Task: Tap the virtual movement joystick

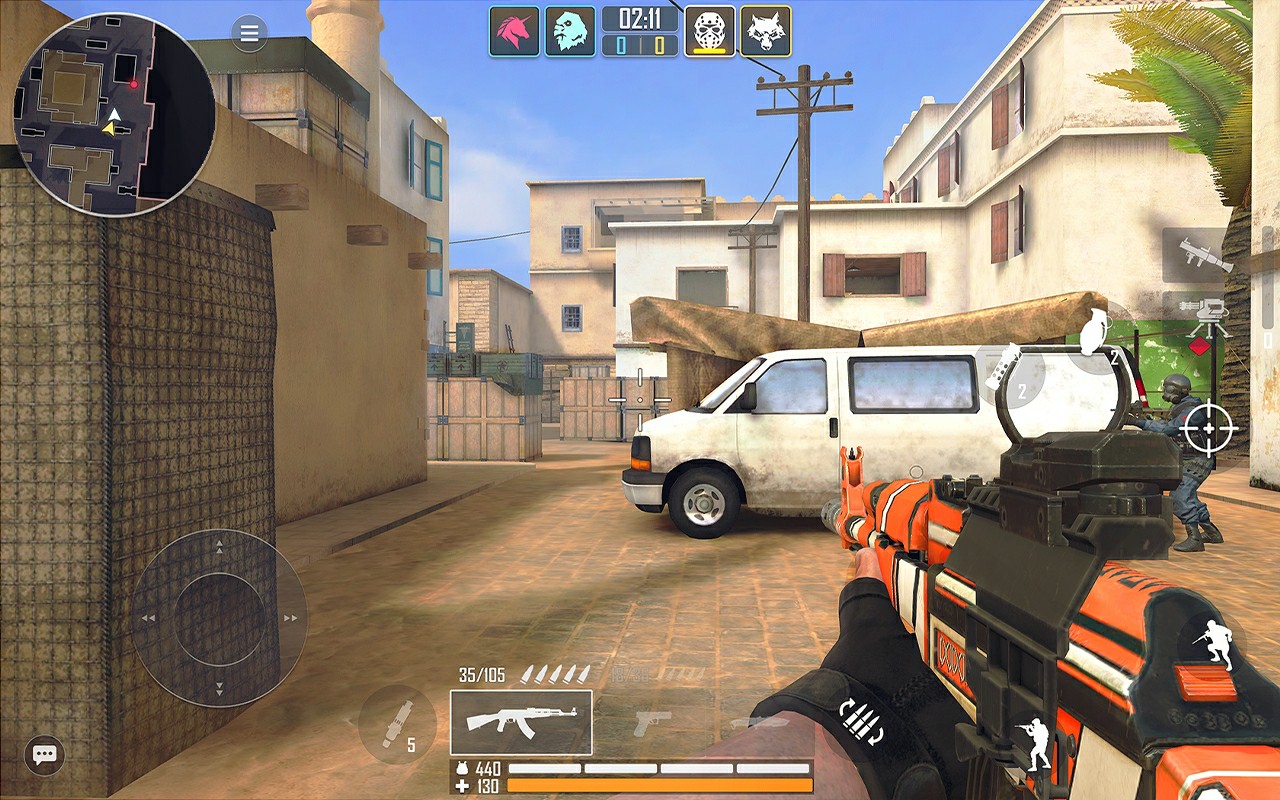Action: pos(220,617)
